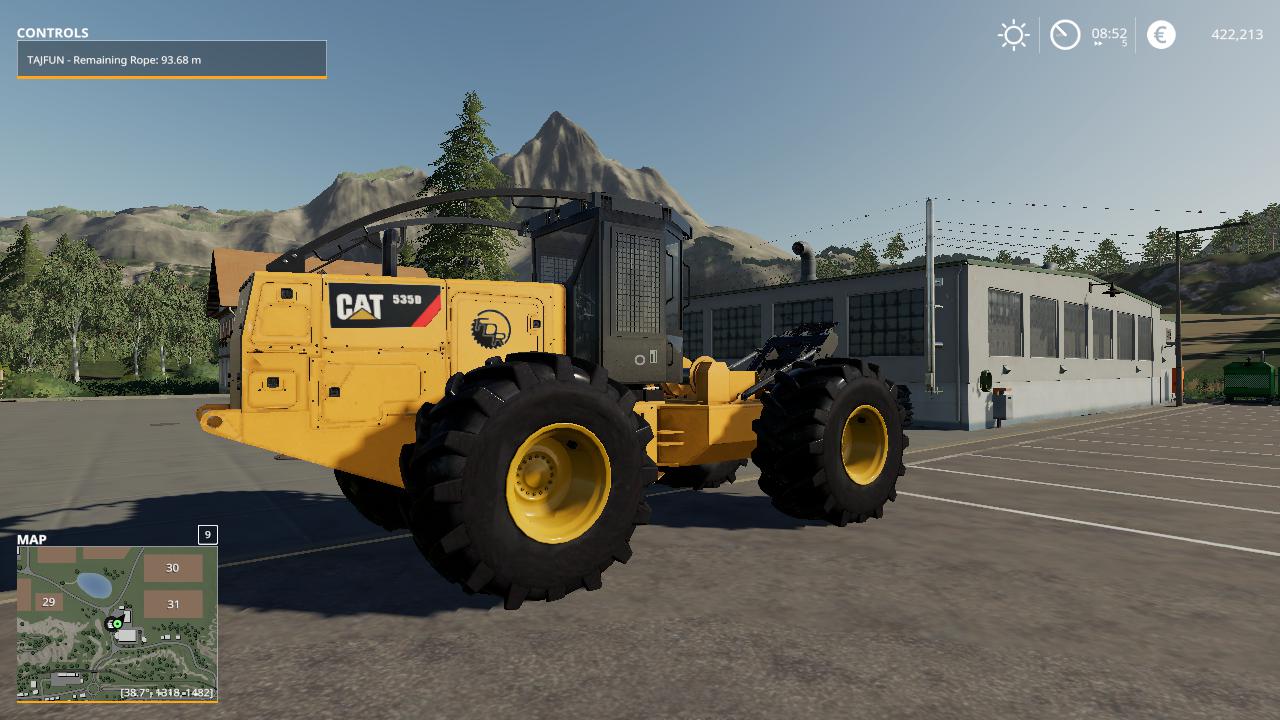
Task: Click the clock time-scale icon
Action: (1065, 35)
